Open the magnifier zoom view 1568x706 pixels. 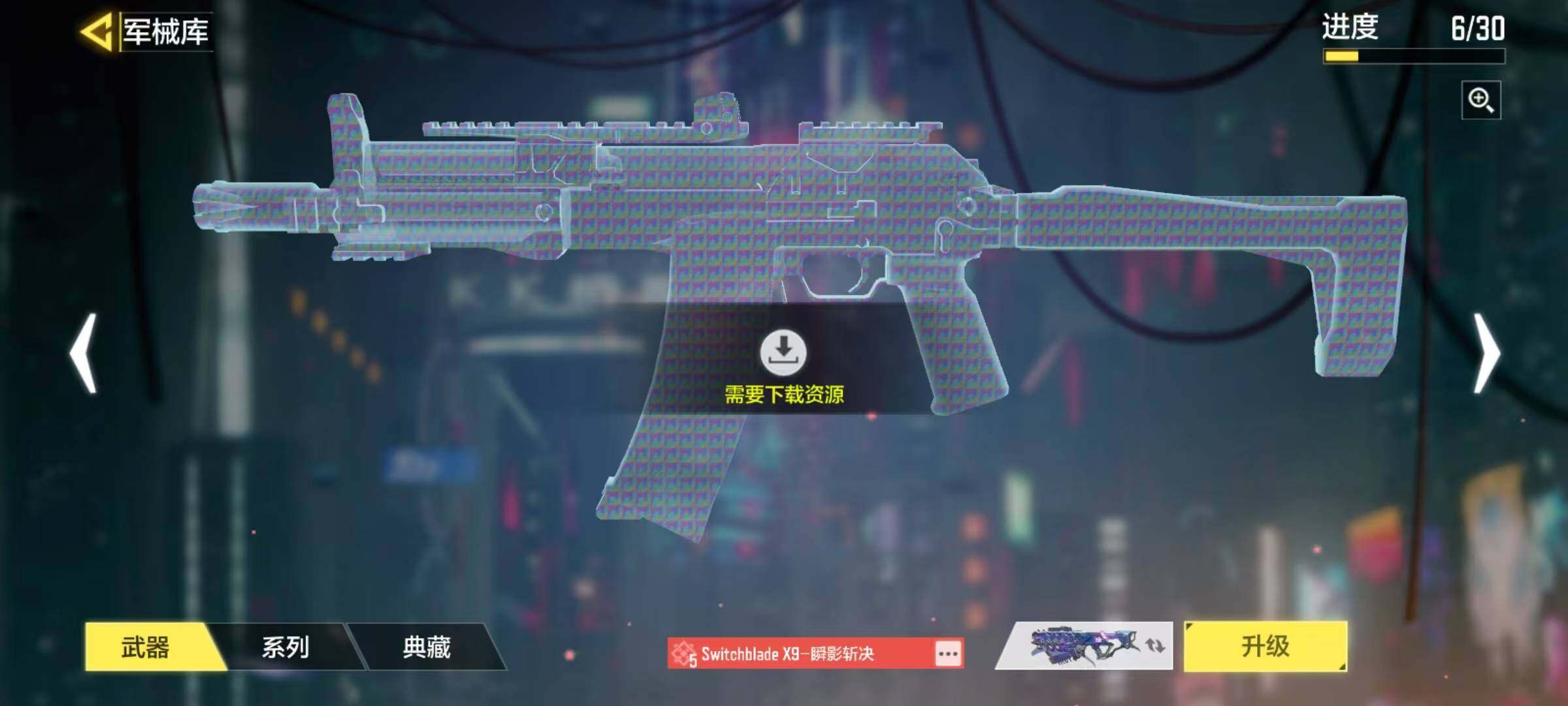click(1480, 101)
